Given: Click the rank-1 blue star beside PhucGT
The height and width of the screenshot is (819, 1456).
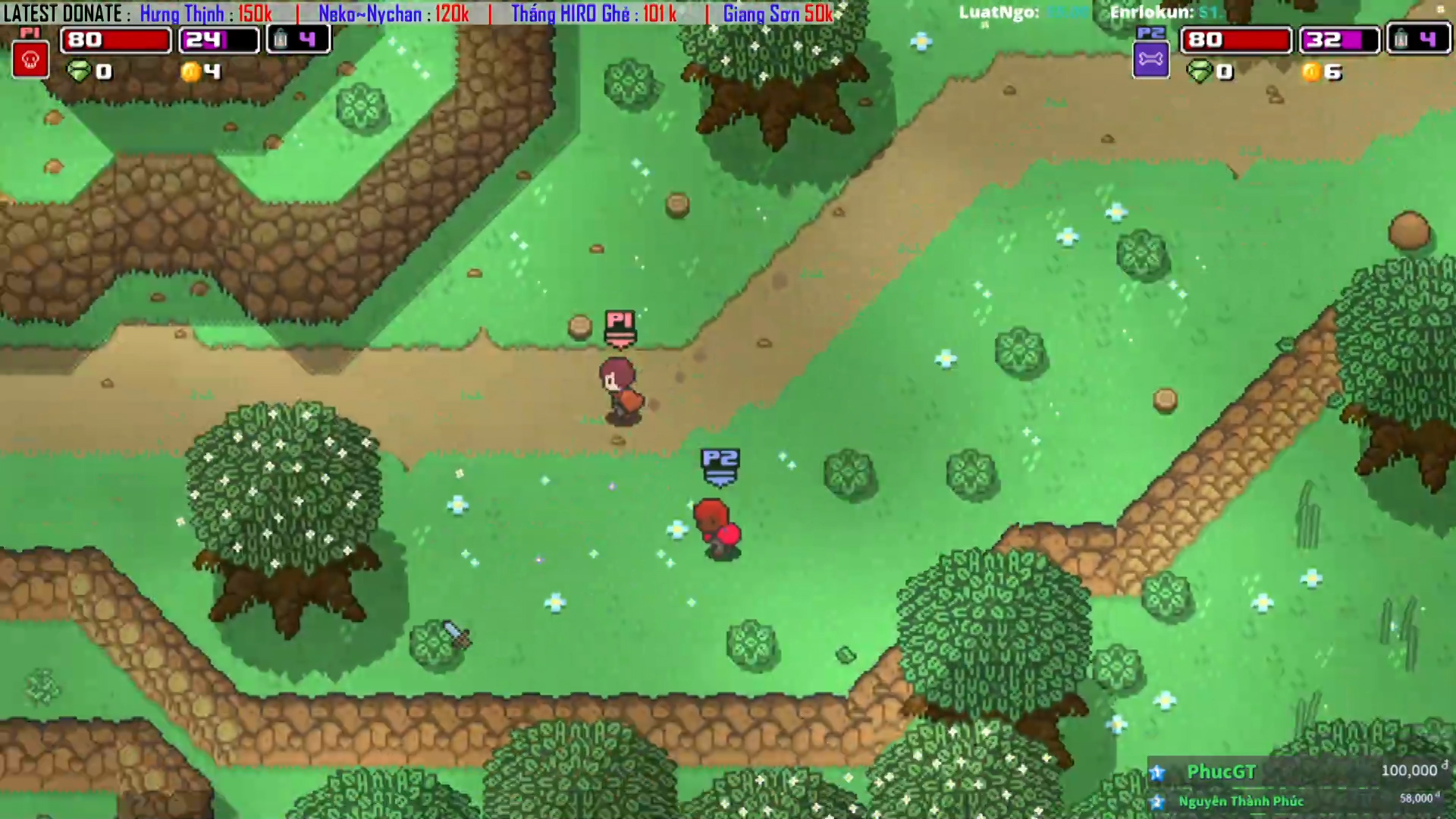Looking at the screenshot, I should [1156, 773].
